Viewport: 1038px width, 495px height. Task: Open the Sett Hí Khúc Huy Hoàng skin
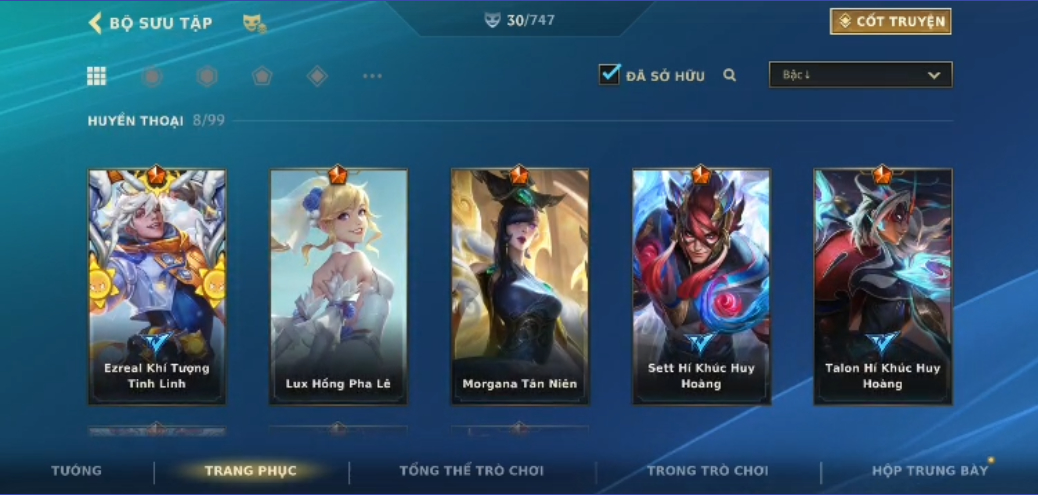coord(701,286)
